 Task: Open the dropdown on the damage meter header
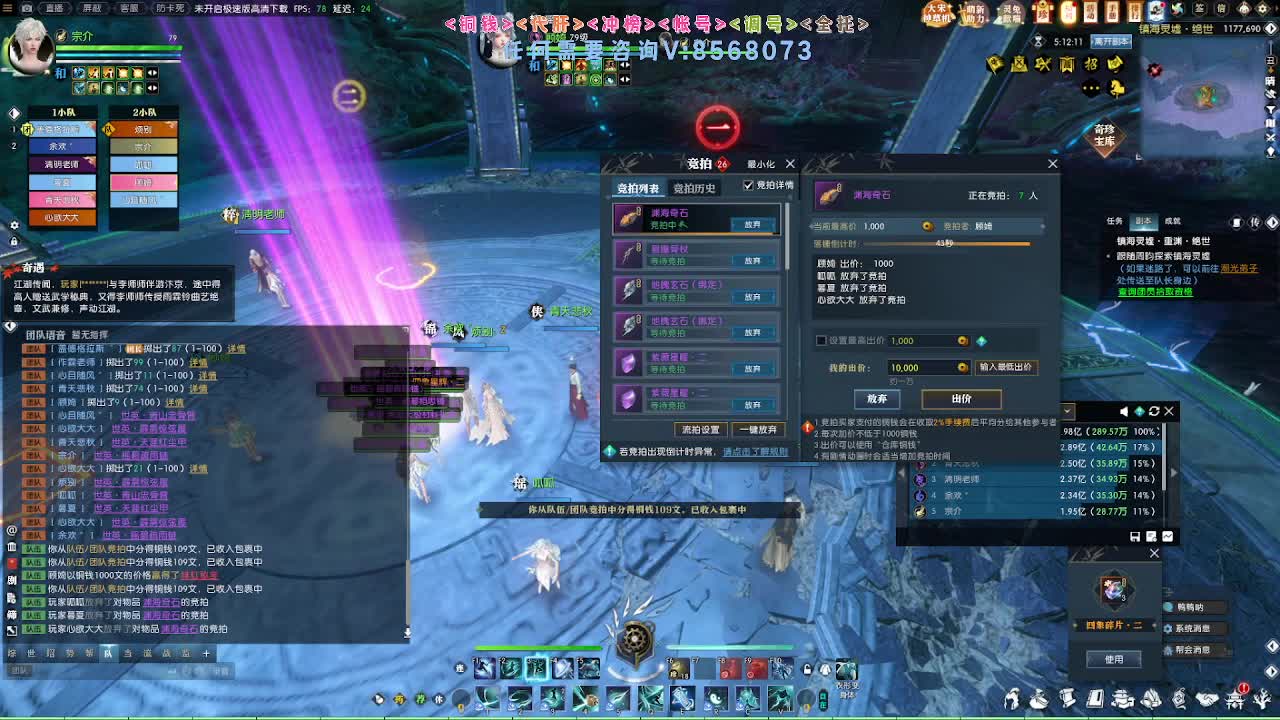coord(1068,411)
